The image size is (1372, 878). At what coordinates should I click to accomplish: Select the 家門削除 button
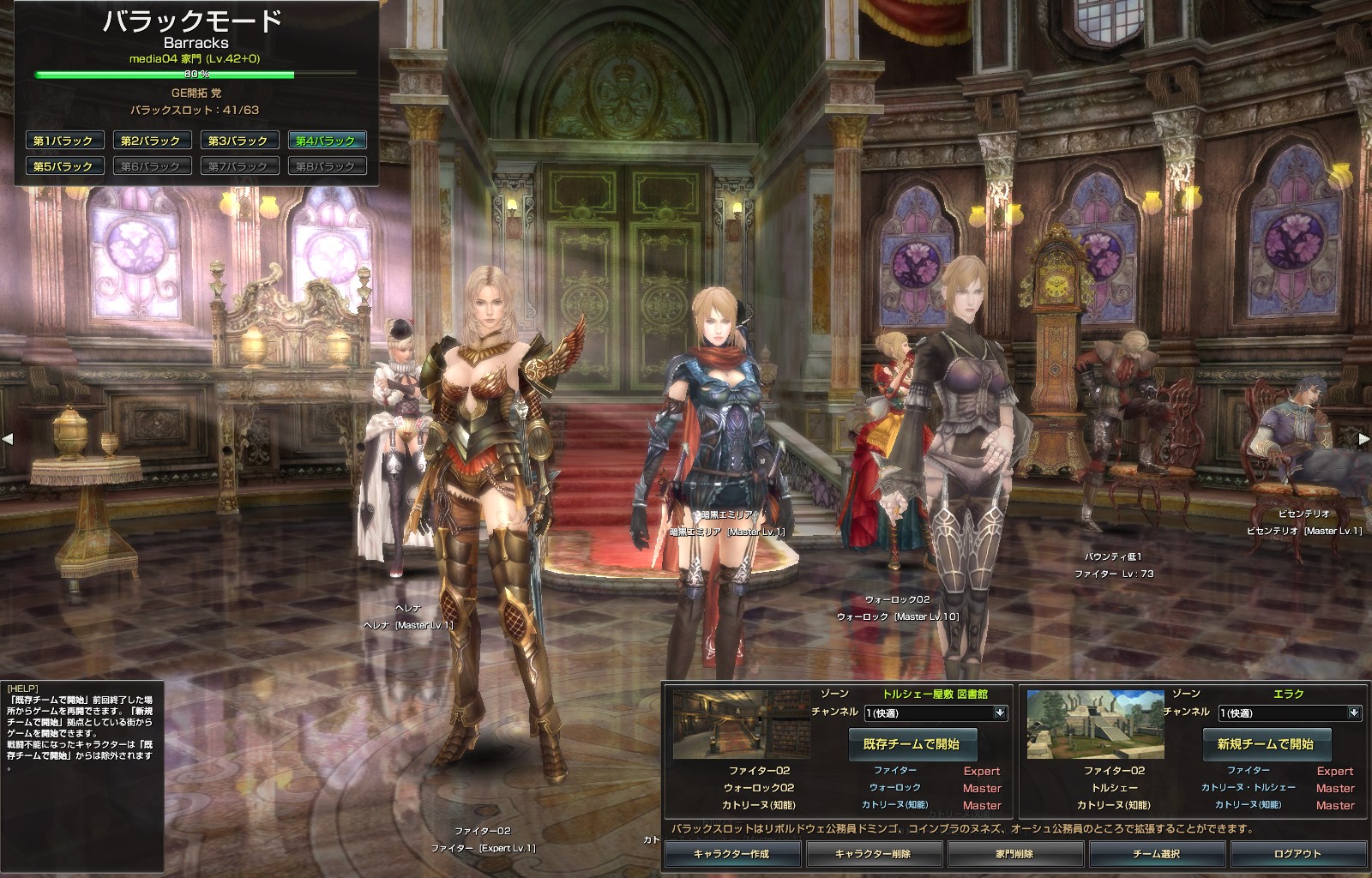point(1014,853)
